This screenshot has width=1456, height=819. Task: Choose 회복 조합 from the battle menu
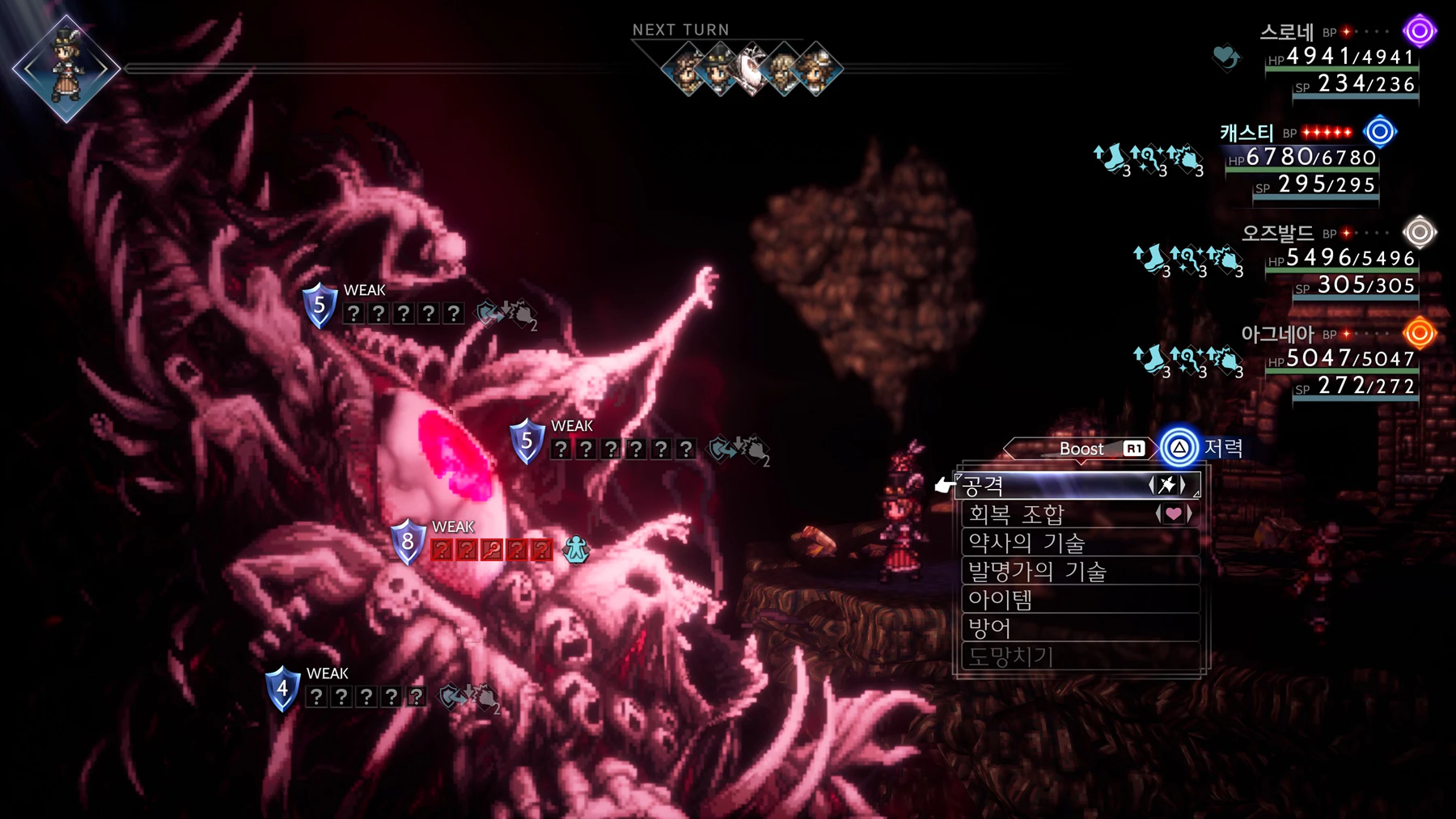pos(1052,514)
